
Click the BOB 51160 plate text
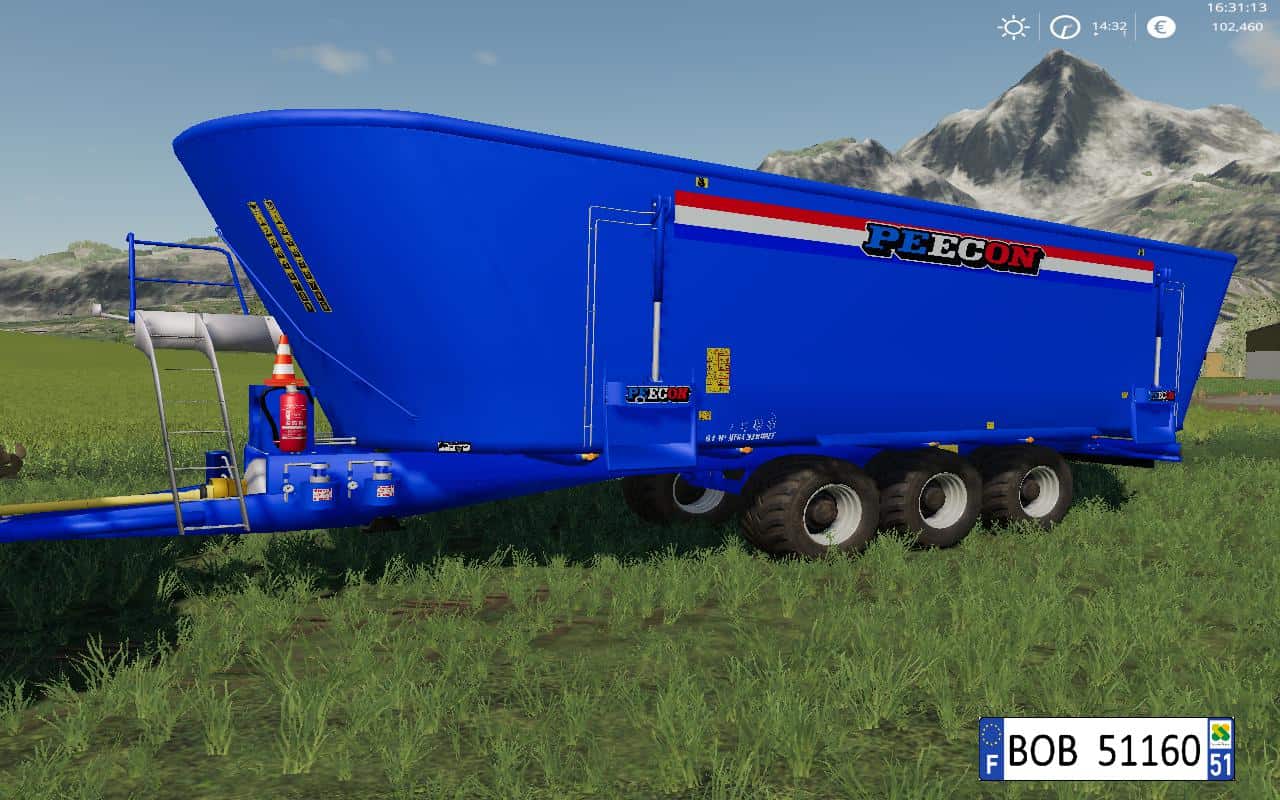coord(1100,752)
